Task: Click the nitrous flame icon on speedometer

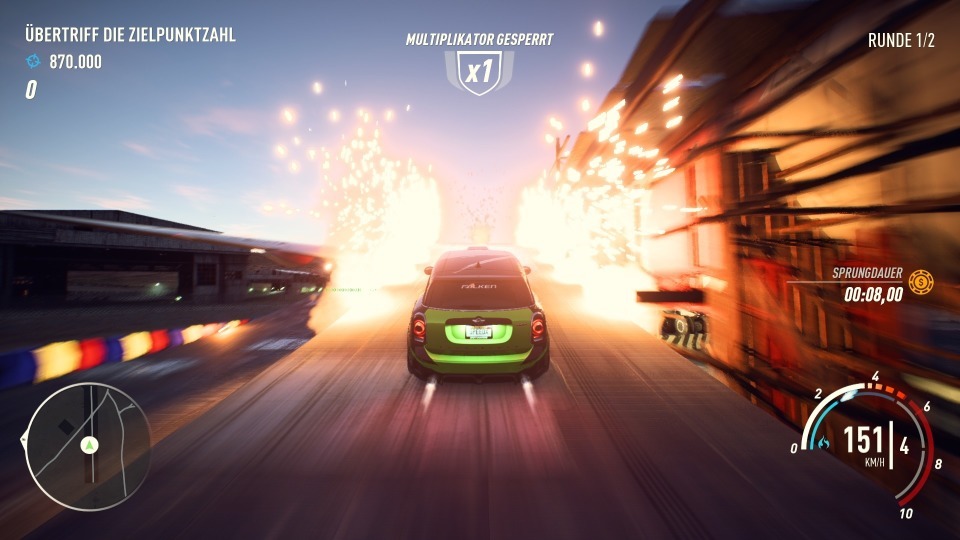Action: tap(823, 441)
